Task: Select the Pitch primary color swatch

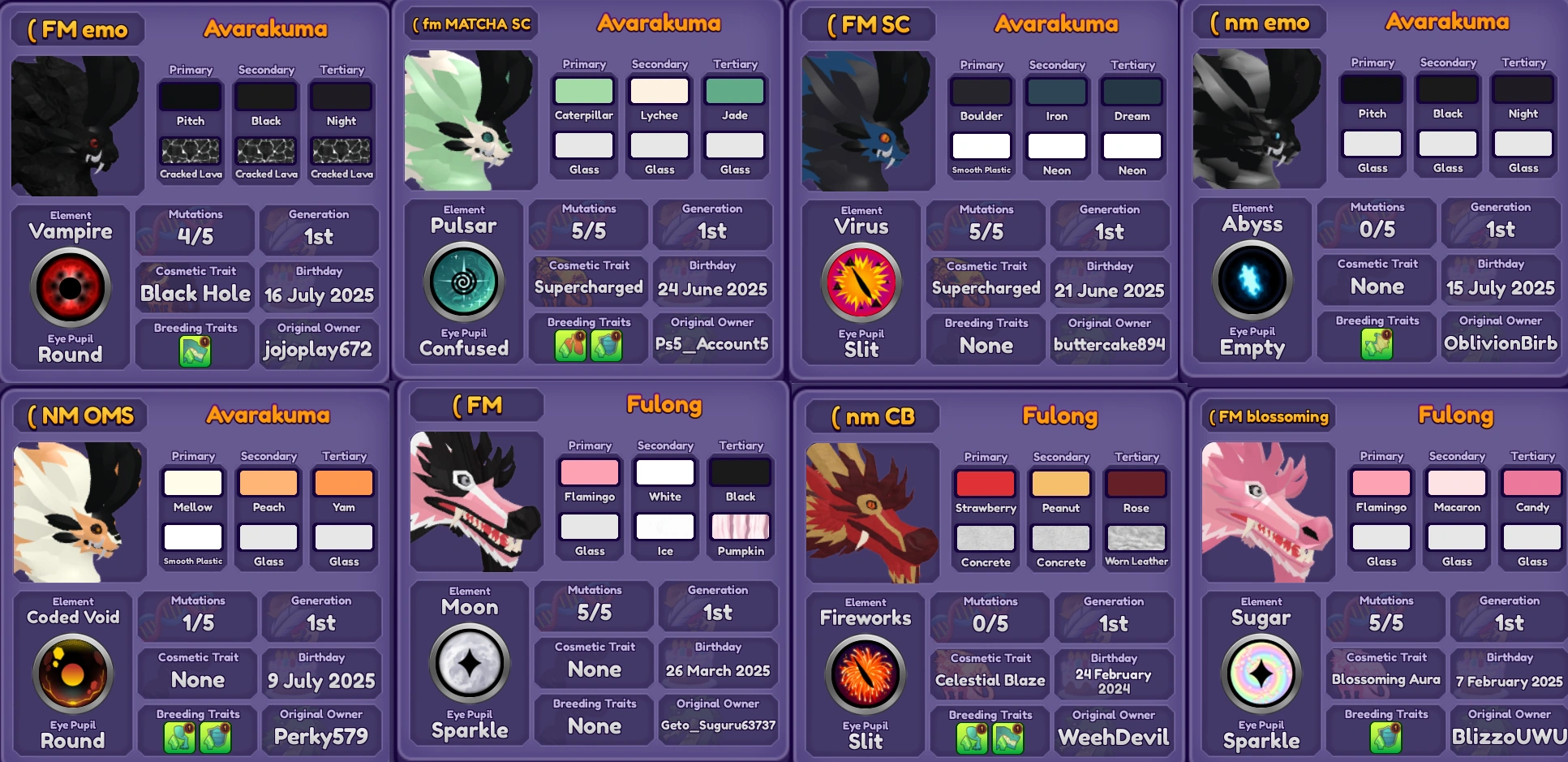Action: pos(190,97)
